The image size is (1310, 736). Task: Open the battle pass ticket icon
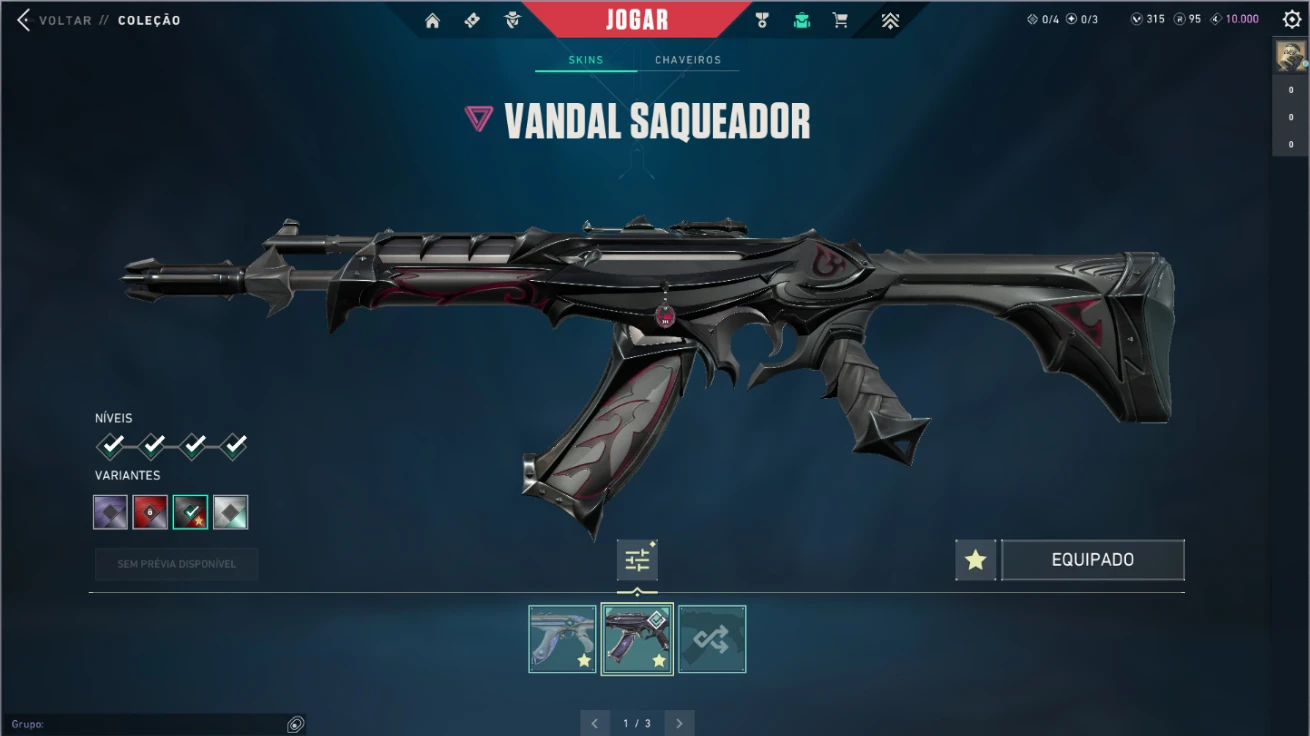coord(472,20)
